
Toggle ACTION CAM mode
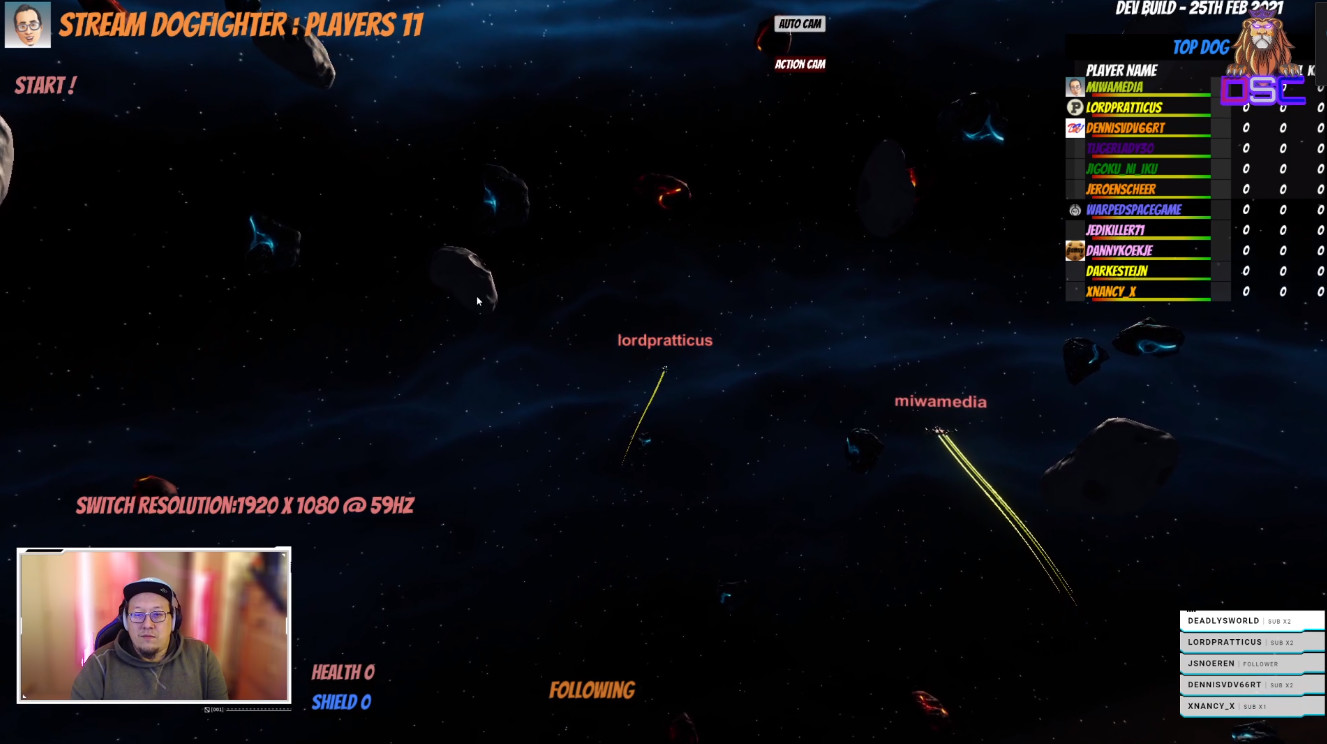point(798,62)
